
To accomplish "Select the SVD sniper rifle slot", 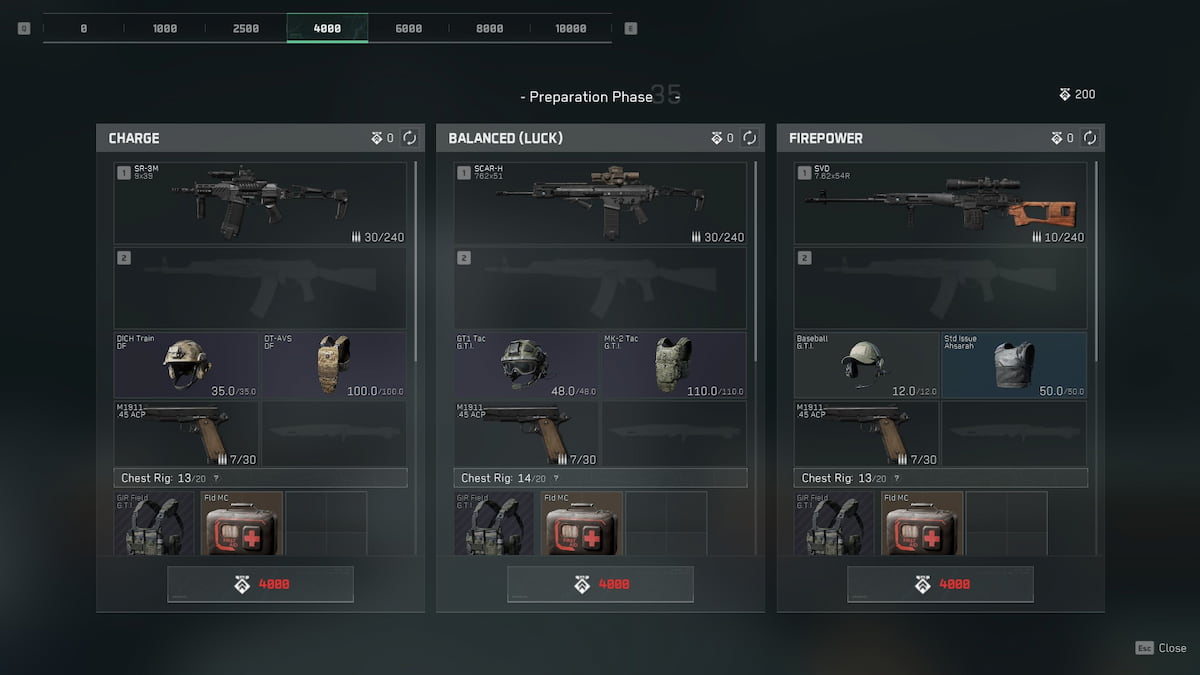I will 940,203.
